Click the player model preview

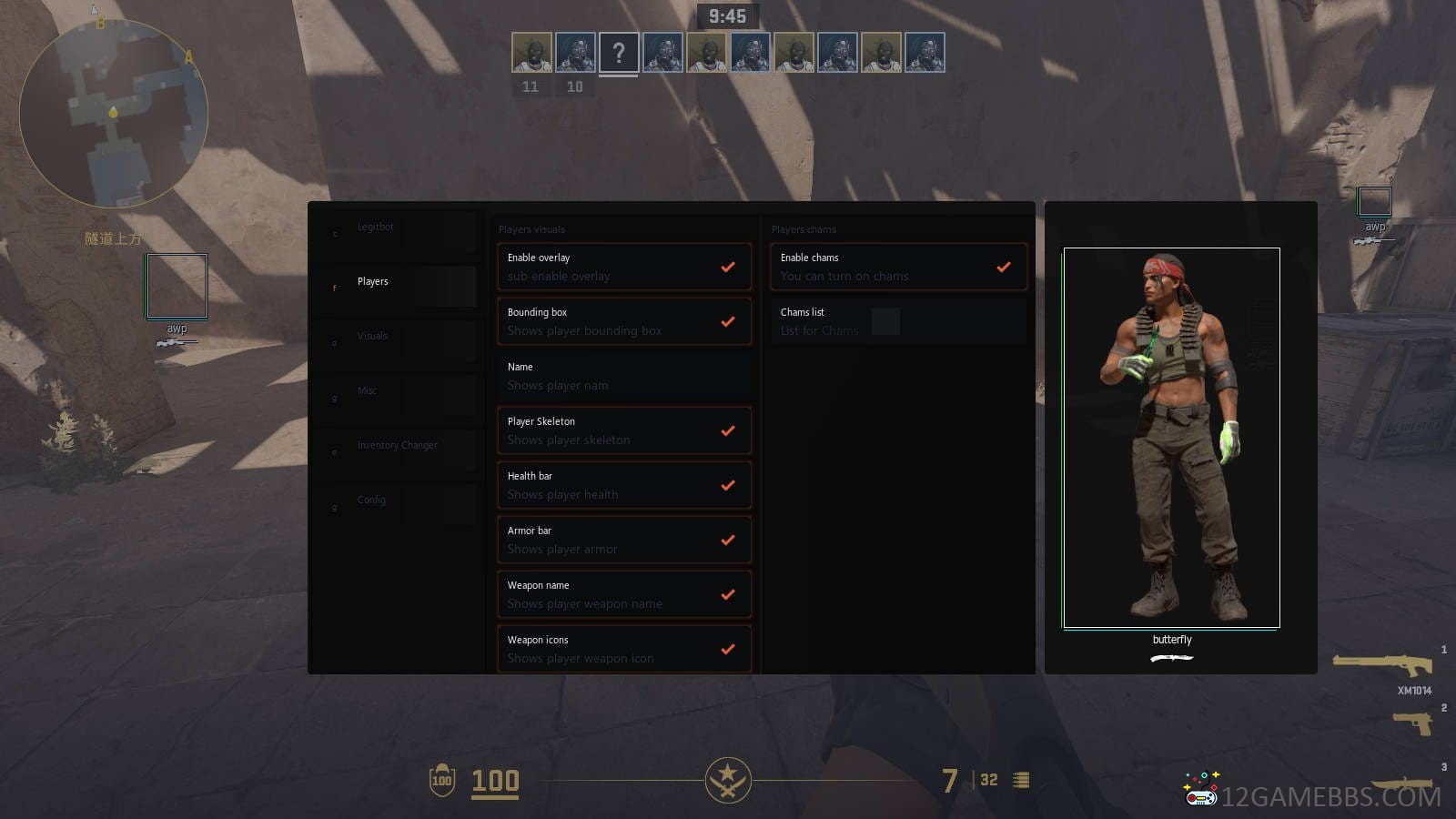(x=1171, y=437)
